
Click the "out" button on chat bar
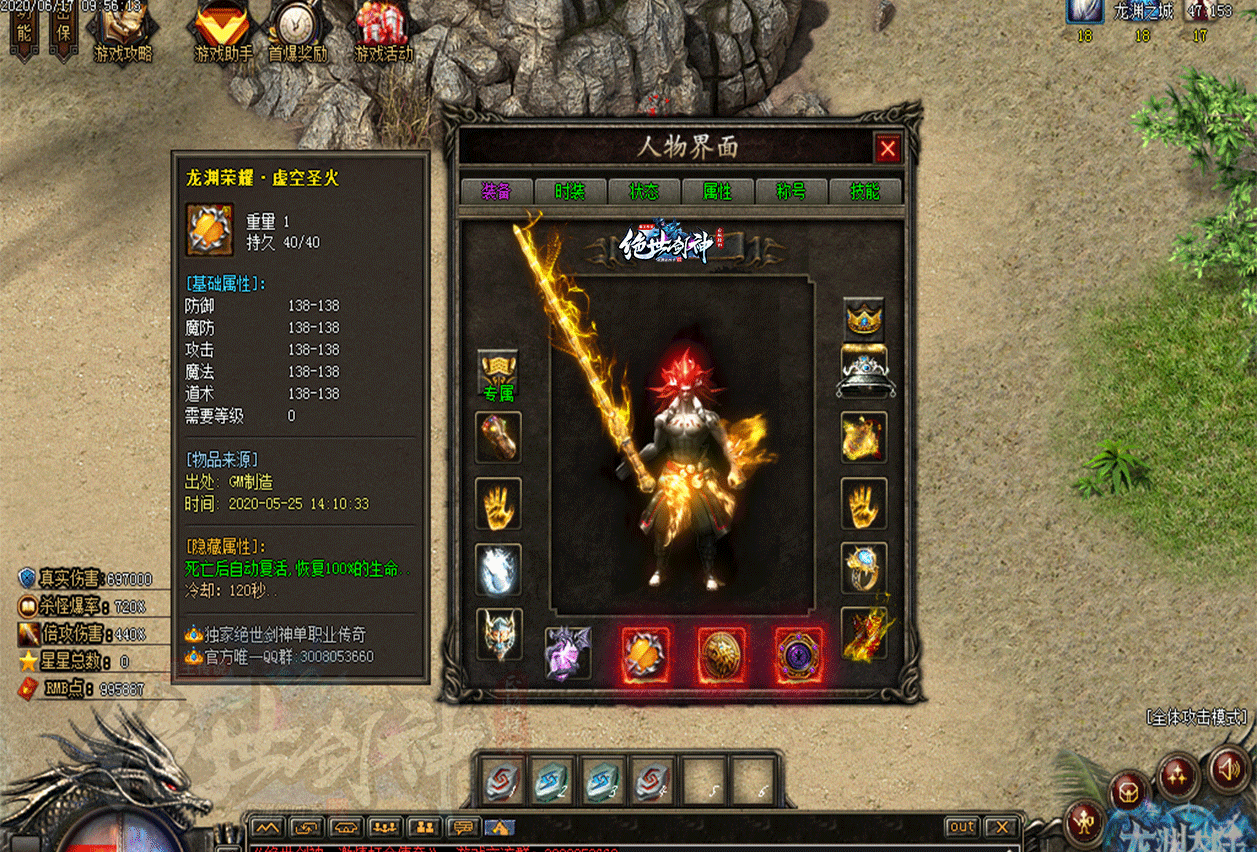pyautogui.click(x=962, y=827)
